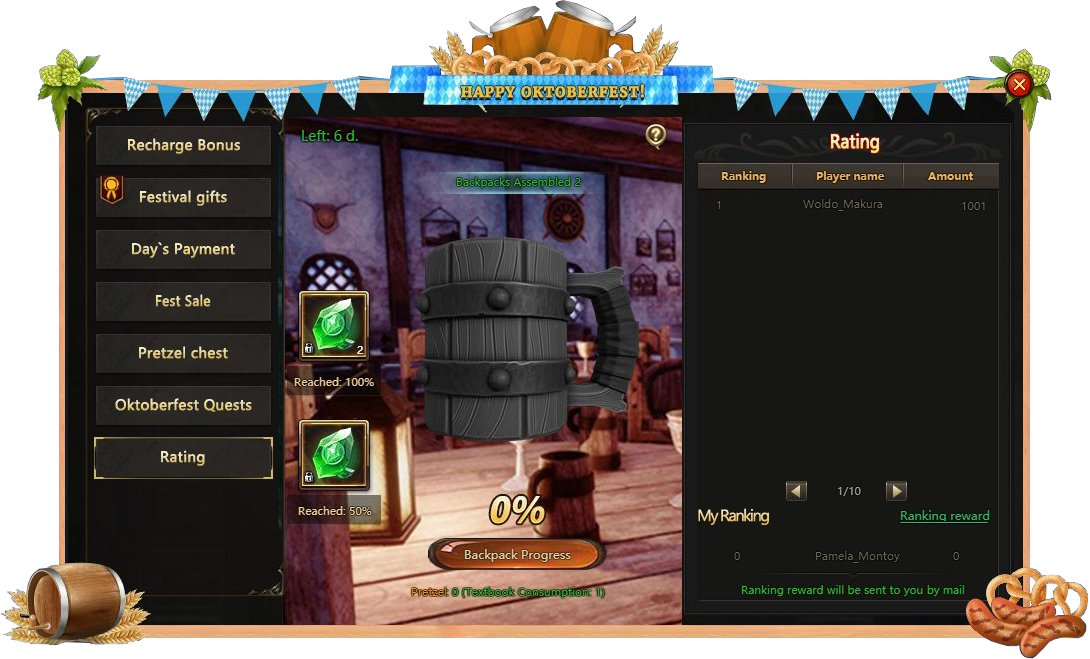Open the Ranking reward link

tap(944, 516)
